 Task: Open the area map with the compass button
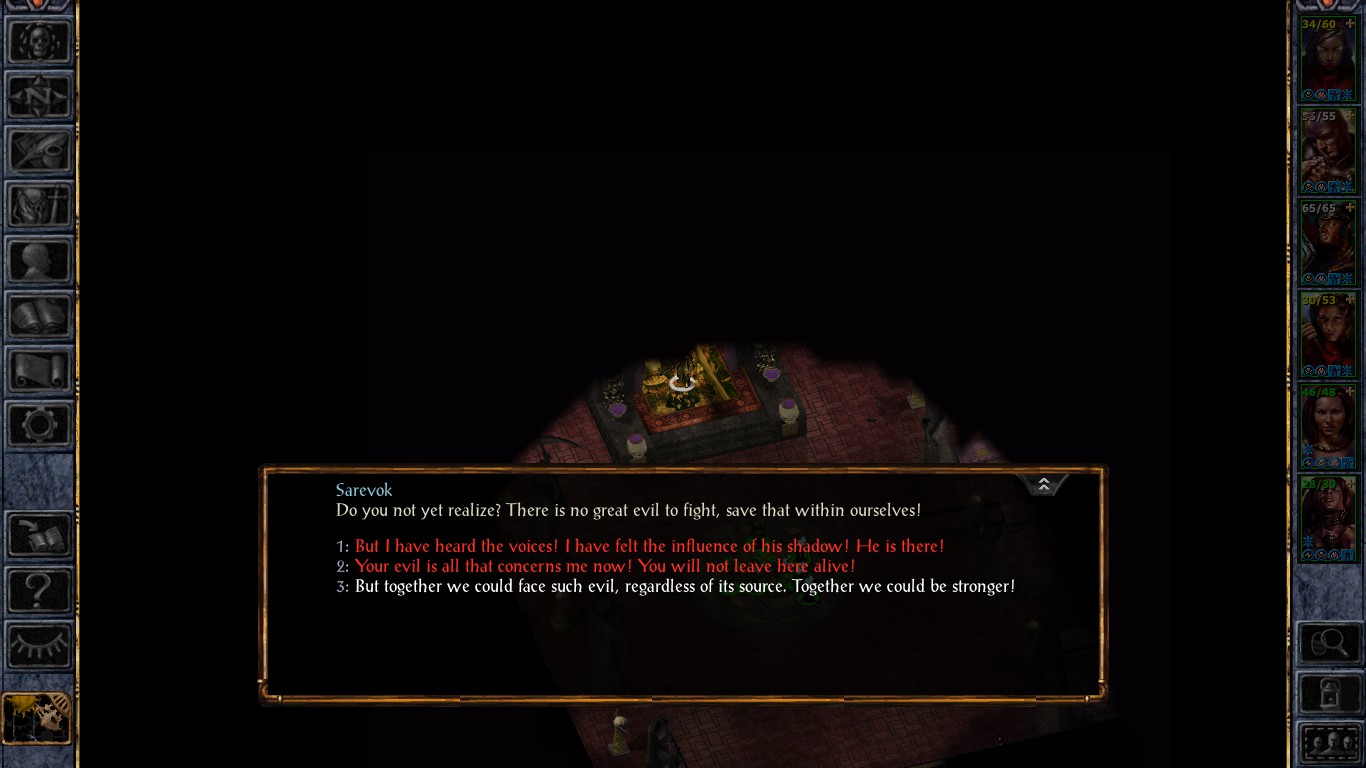pyautogui.click(x=39, y=97)
